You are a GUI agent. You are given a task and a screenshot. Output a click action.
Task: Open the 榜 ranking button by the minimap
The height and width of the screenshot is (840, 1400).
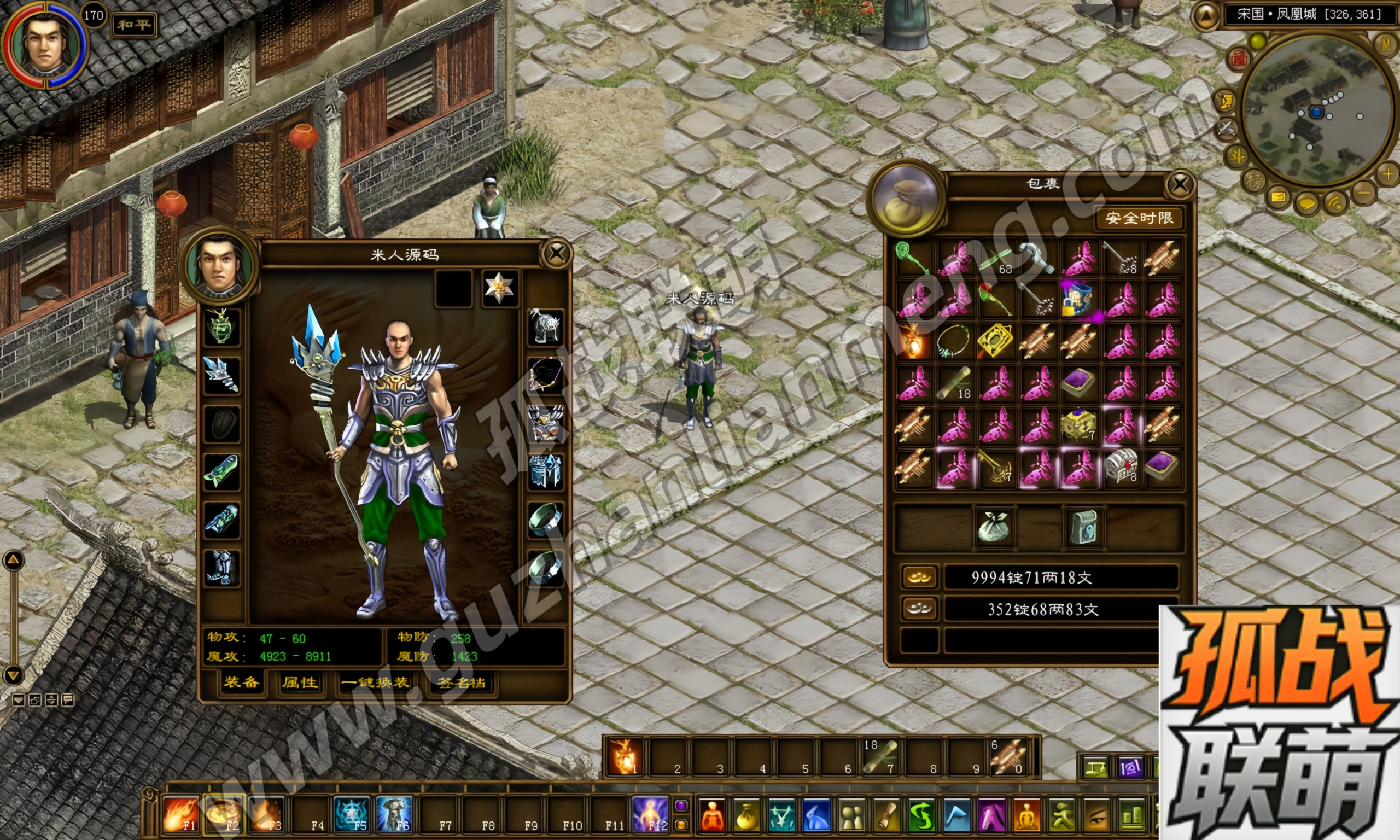pyautogui.click(x=1254, y=180)
